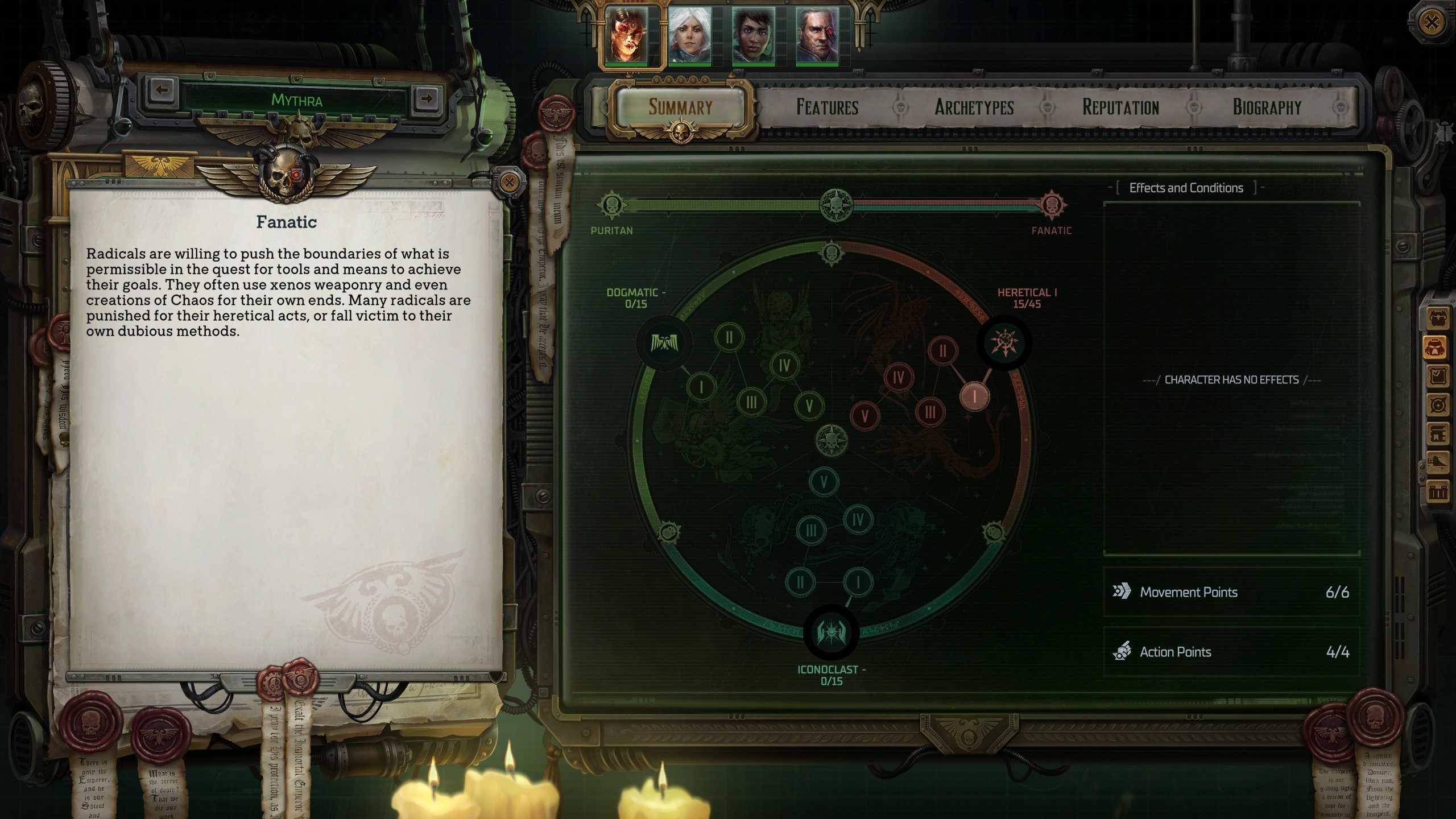Viewport: 1456px width, 819px height.
Task: Select the Dogmatic aquila emblem
Action: click(664, 343)
